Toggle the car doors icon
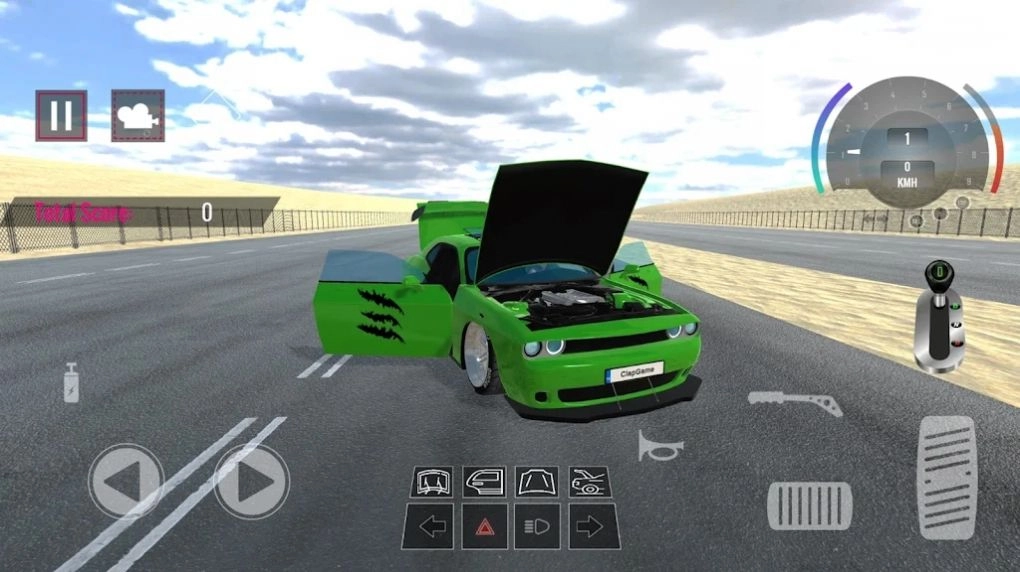Screen dimensions: 1020x572 [x=484, y=481]
